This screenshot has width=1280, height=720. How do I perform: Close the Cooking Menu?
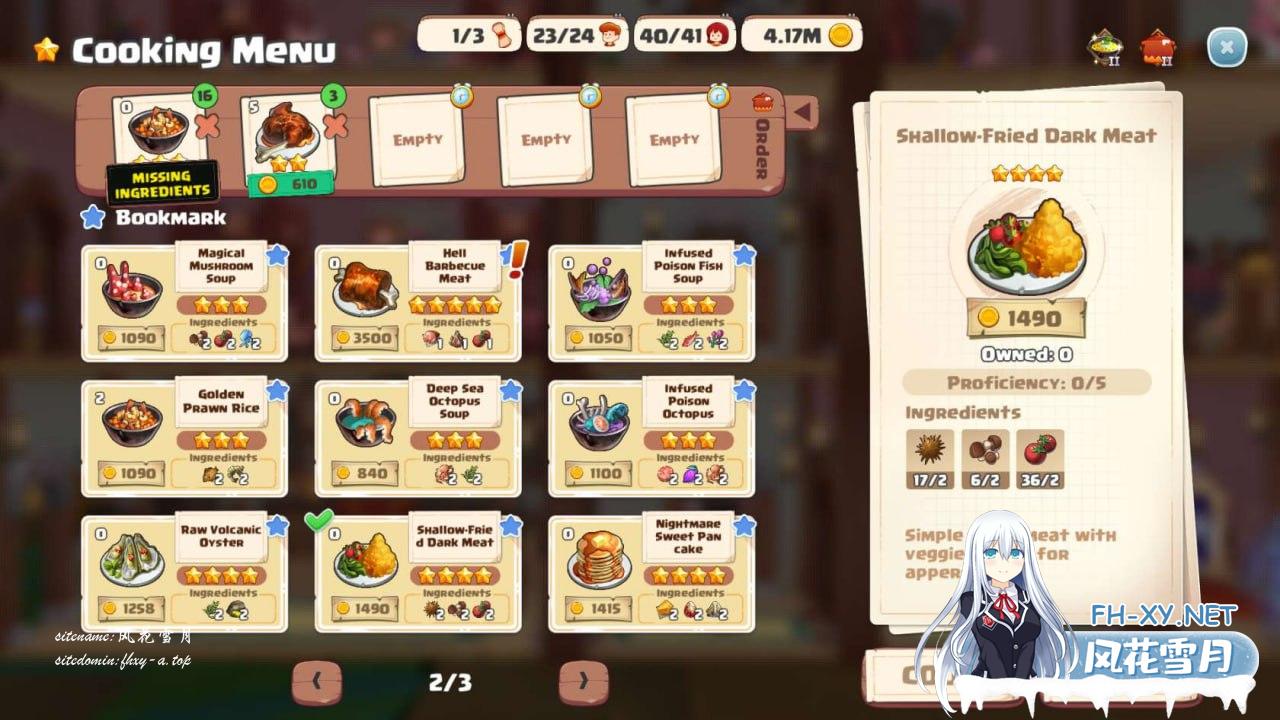(x=1226, y=47)
